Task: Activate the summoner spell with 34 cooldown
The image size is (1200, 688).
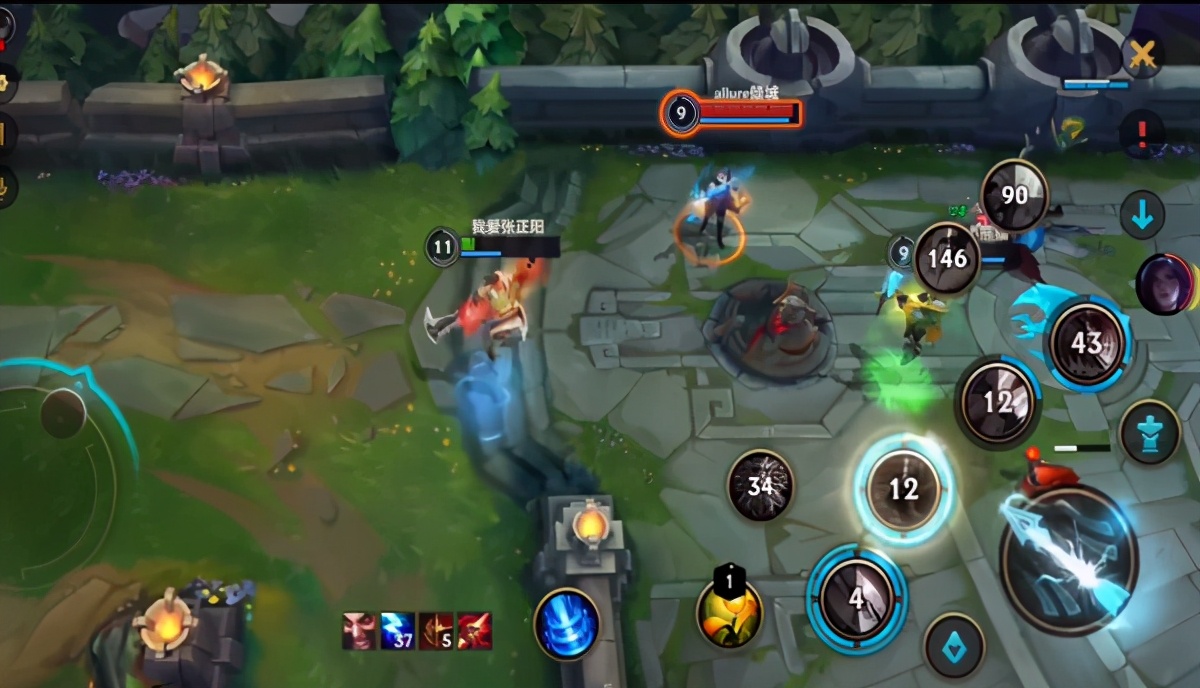Action: click(760, 486)
